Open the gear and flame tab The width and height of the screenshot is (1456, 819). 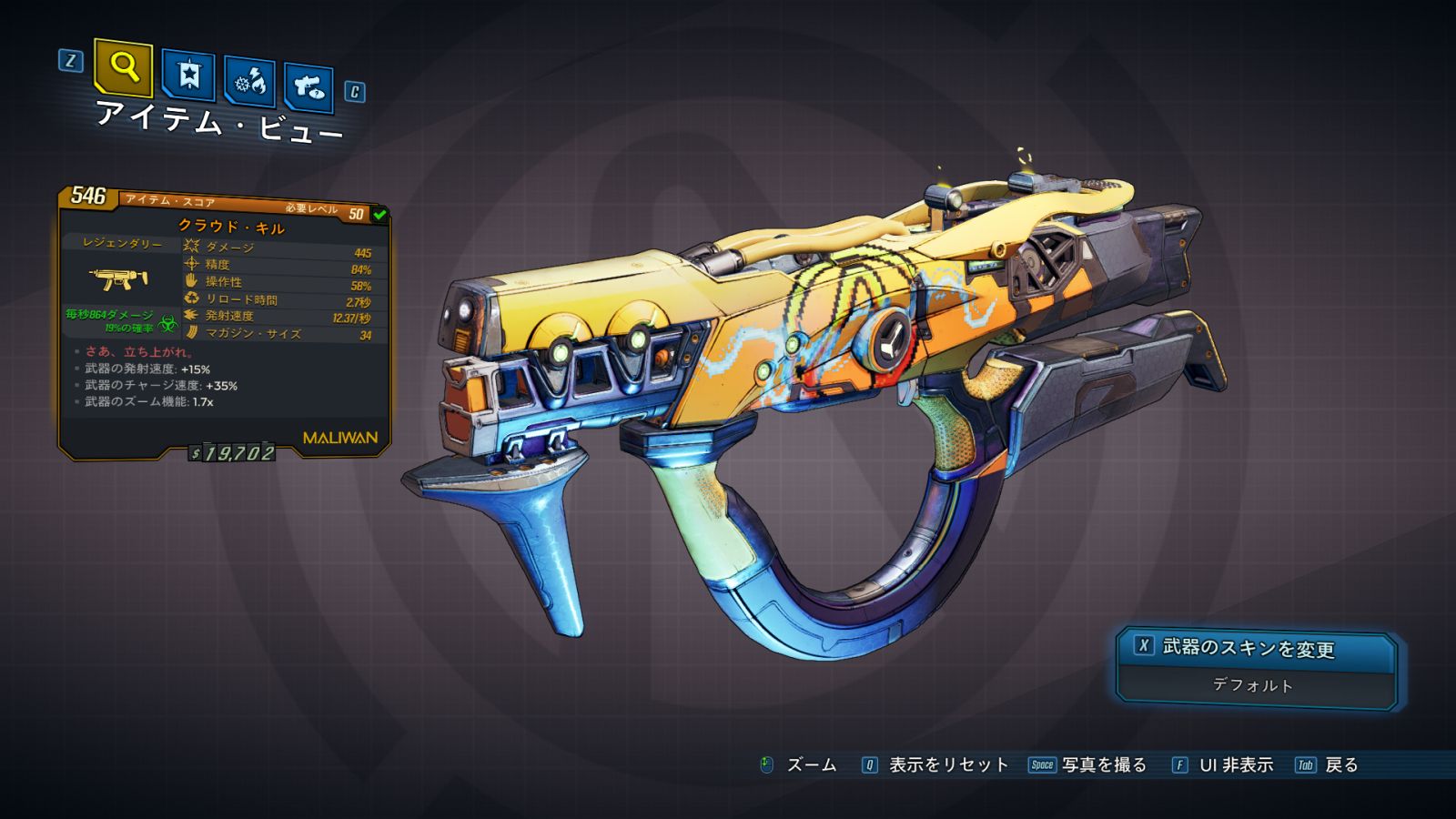click(x=250, y=83)
